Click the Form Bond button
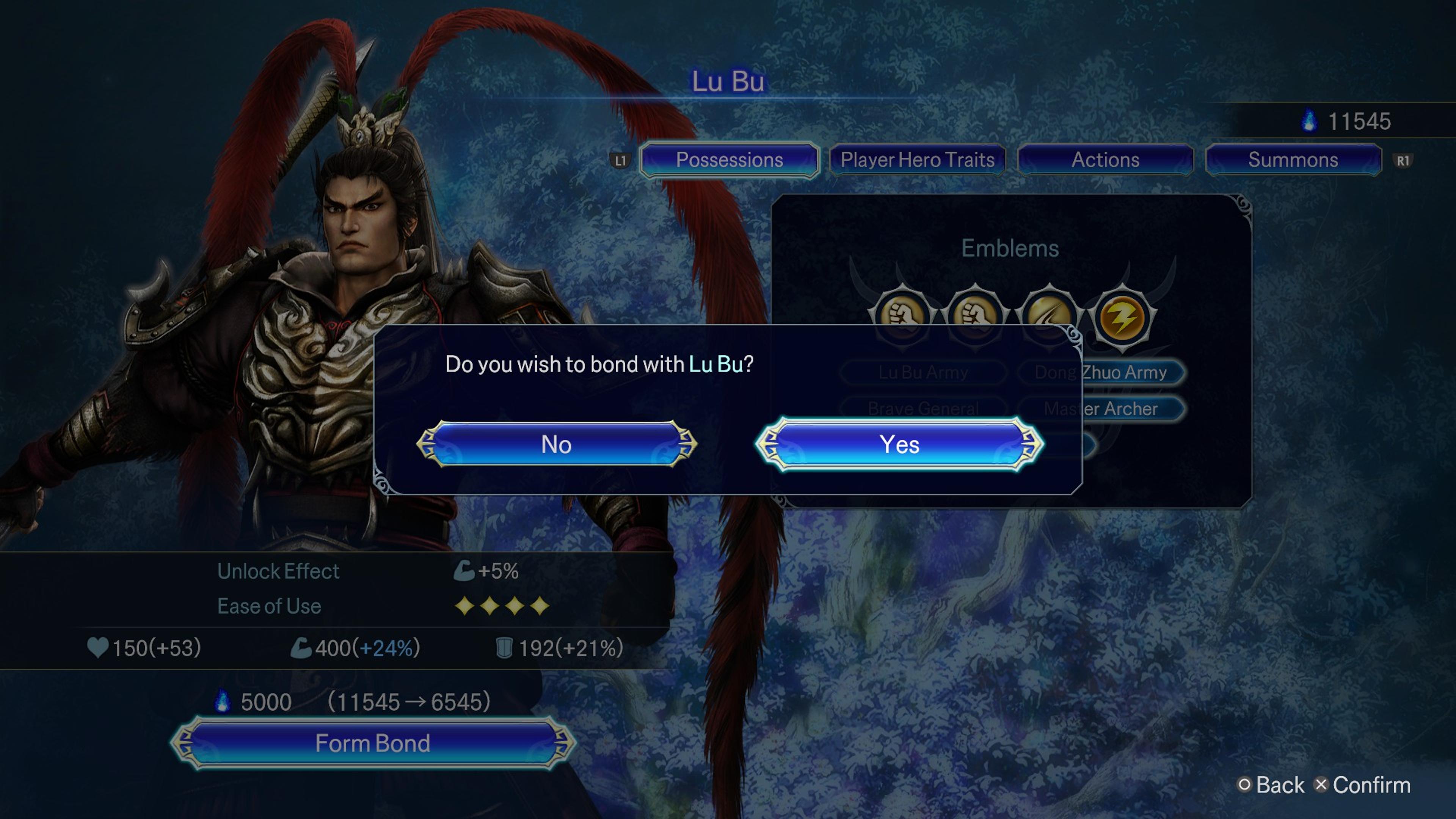 click(372, 743)
